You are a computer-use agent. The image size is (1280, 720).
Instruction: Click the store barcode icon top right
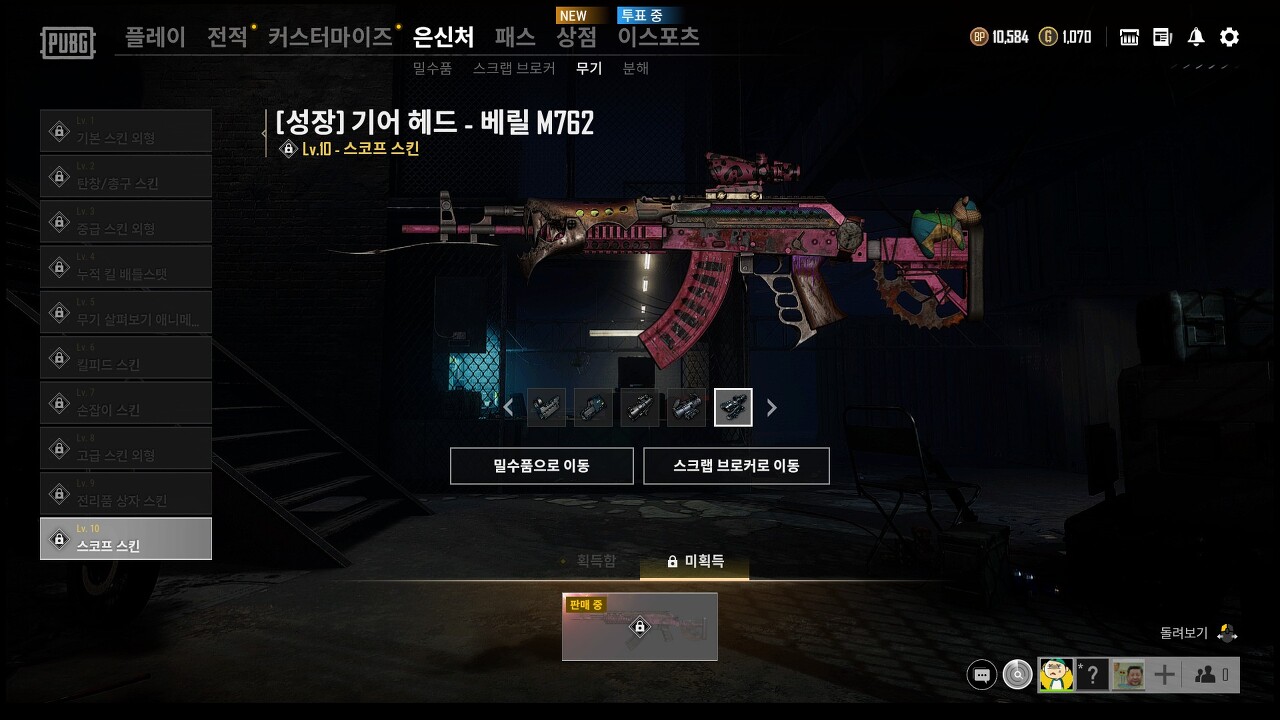click(x=1128, y=37)
